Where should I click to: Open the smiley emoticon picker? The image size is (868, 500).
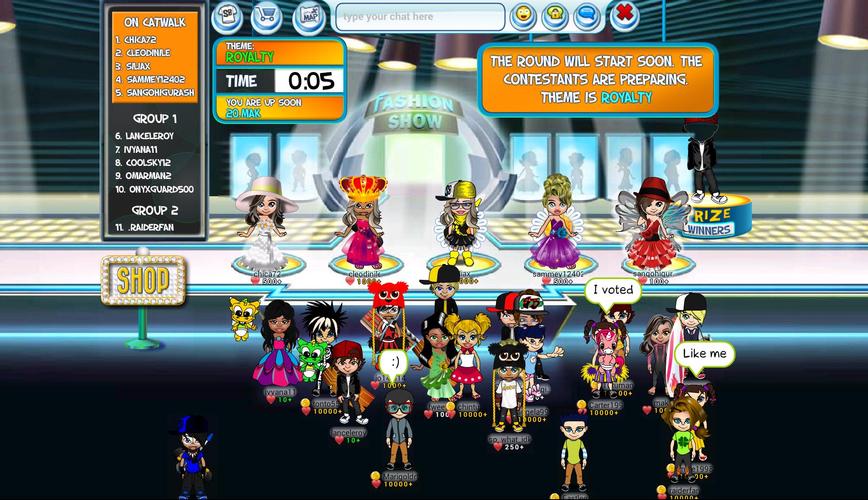(x=522, y=16)
